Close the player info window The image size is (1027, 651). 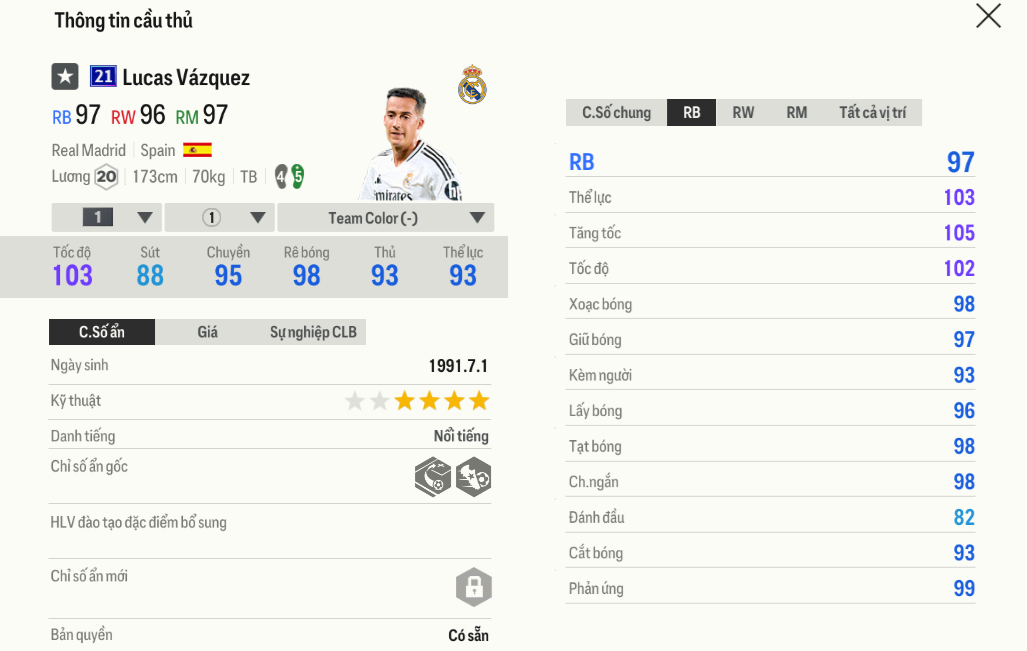coord(988,16)
